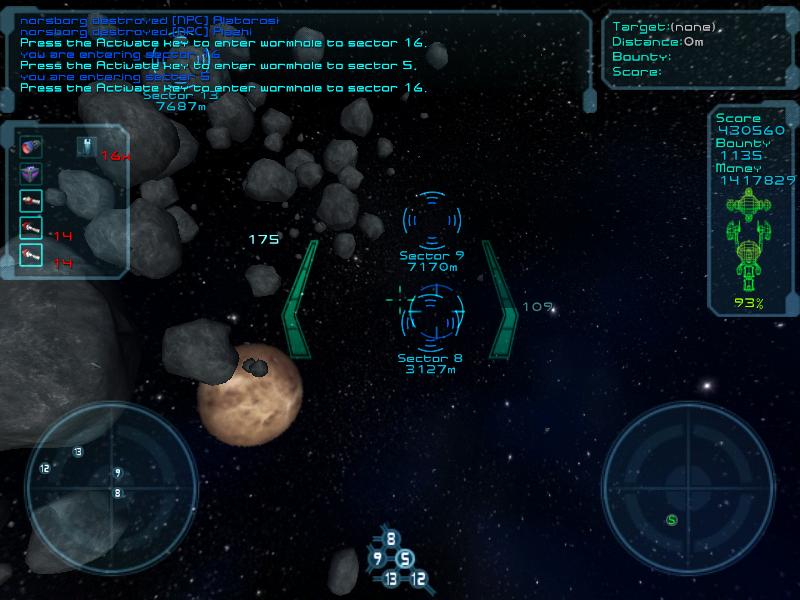This screenshot has height=600, width=800.
Task: Select the red-barreled cannon weapon slot
Action: tap(31, 148)
